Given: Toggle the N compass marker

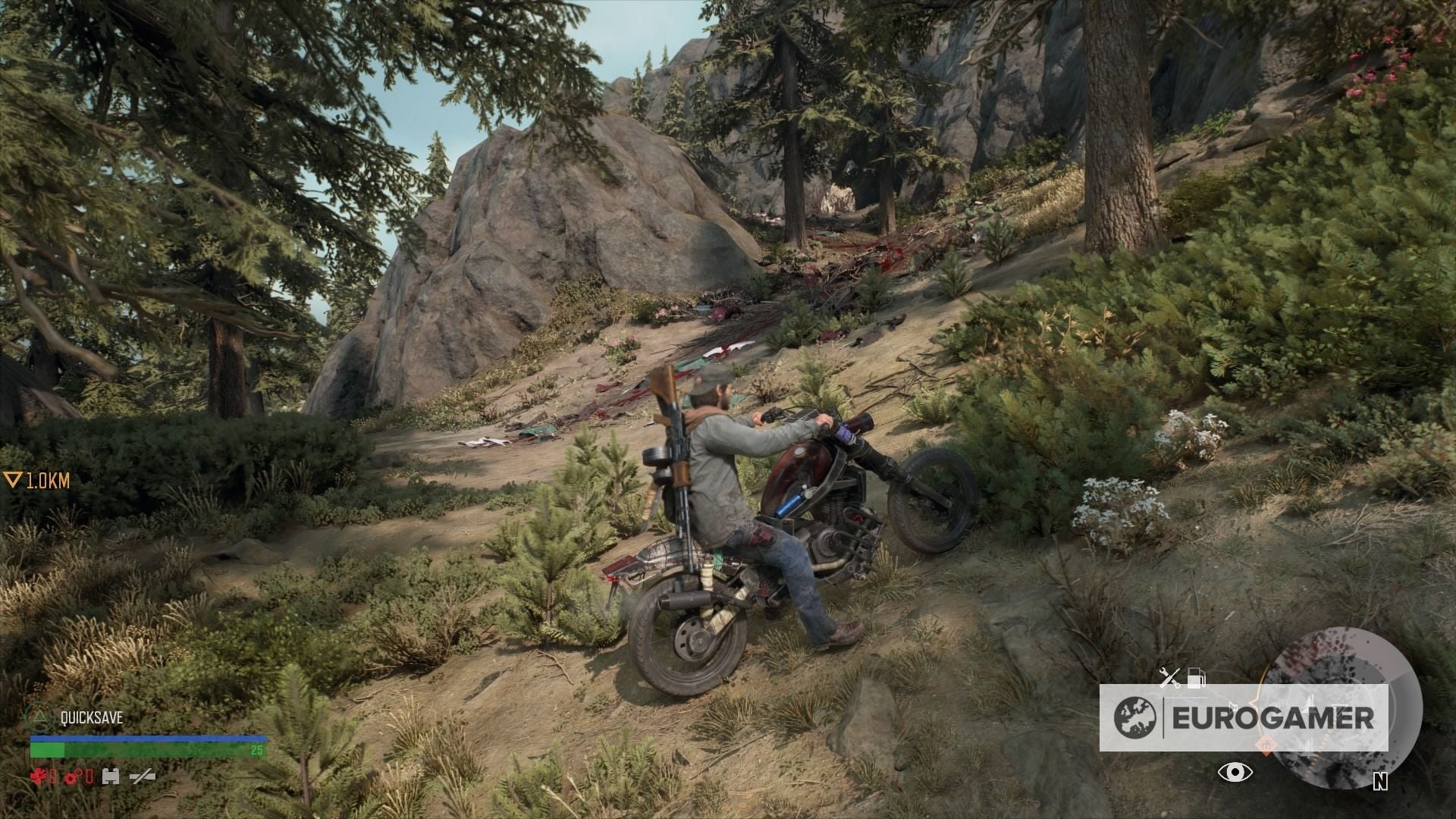Looking at the screenshot, I should coord(1381,782).
